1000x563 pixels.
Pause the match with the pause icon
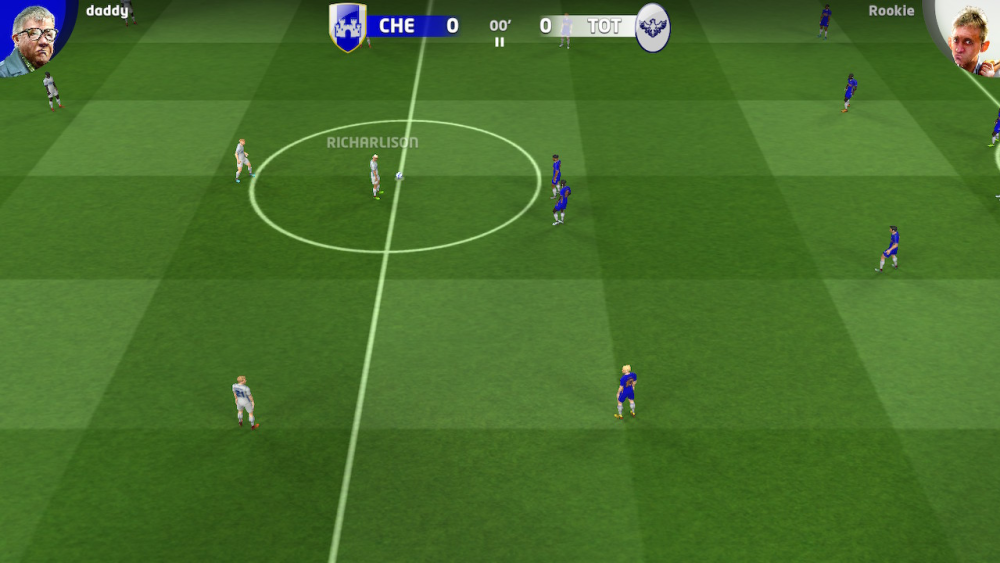pos(499,42)
